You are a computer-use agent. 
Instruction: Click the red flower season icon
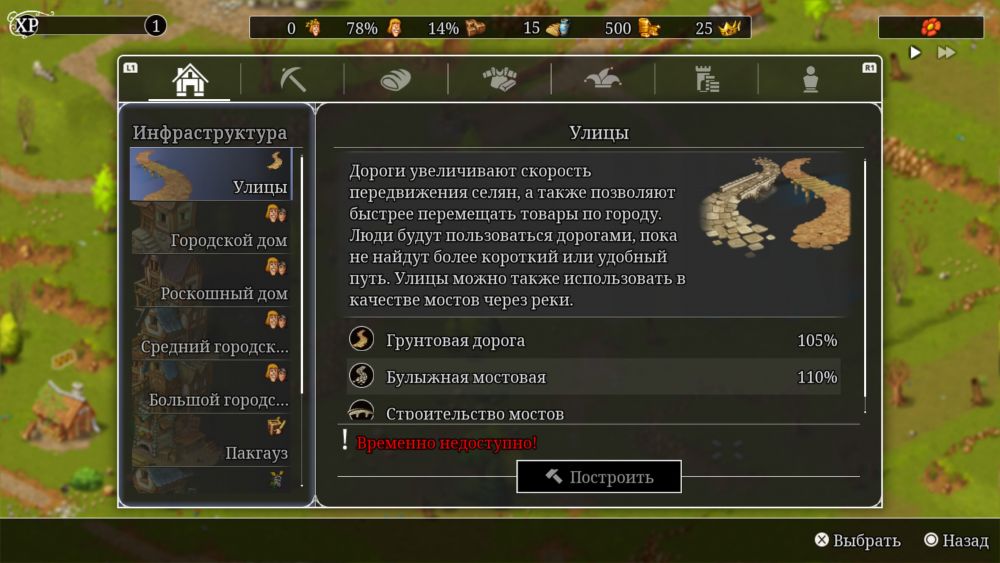point(930,27)
